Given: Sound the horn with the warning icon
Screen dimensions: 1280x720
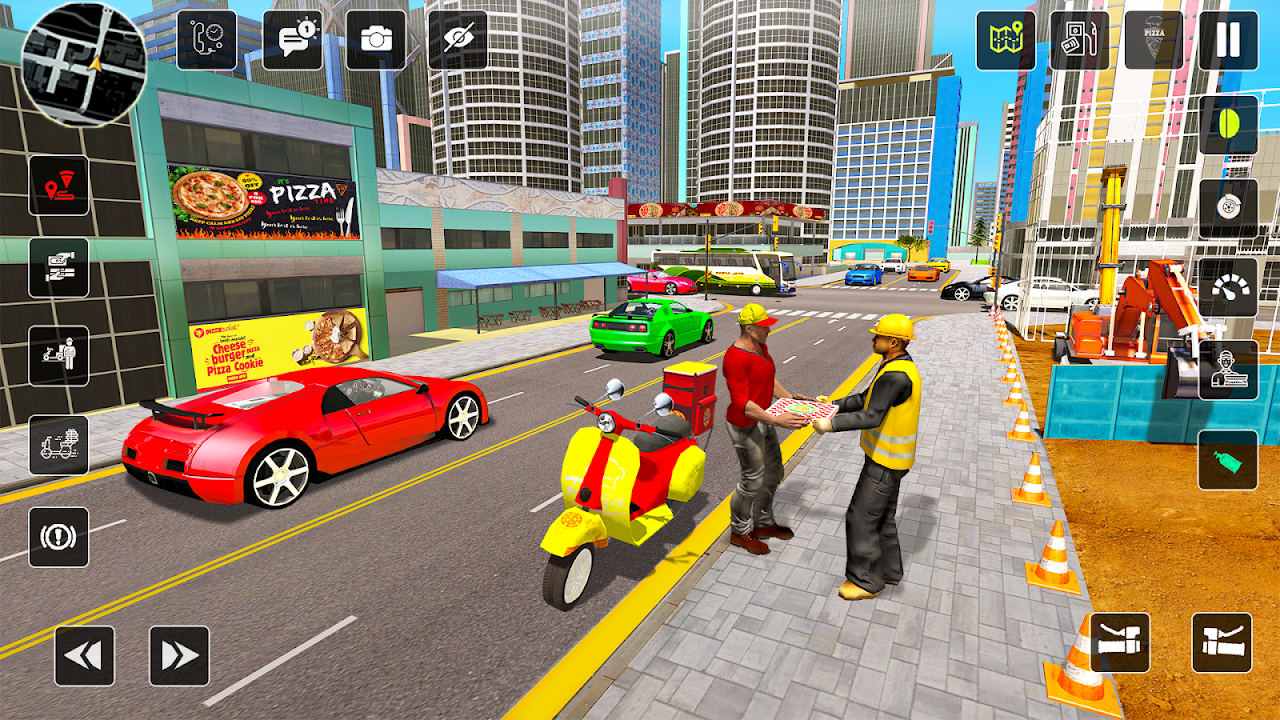Looking at the screenshot, I should pyautogui.click(x=60, y=538).
